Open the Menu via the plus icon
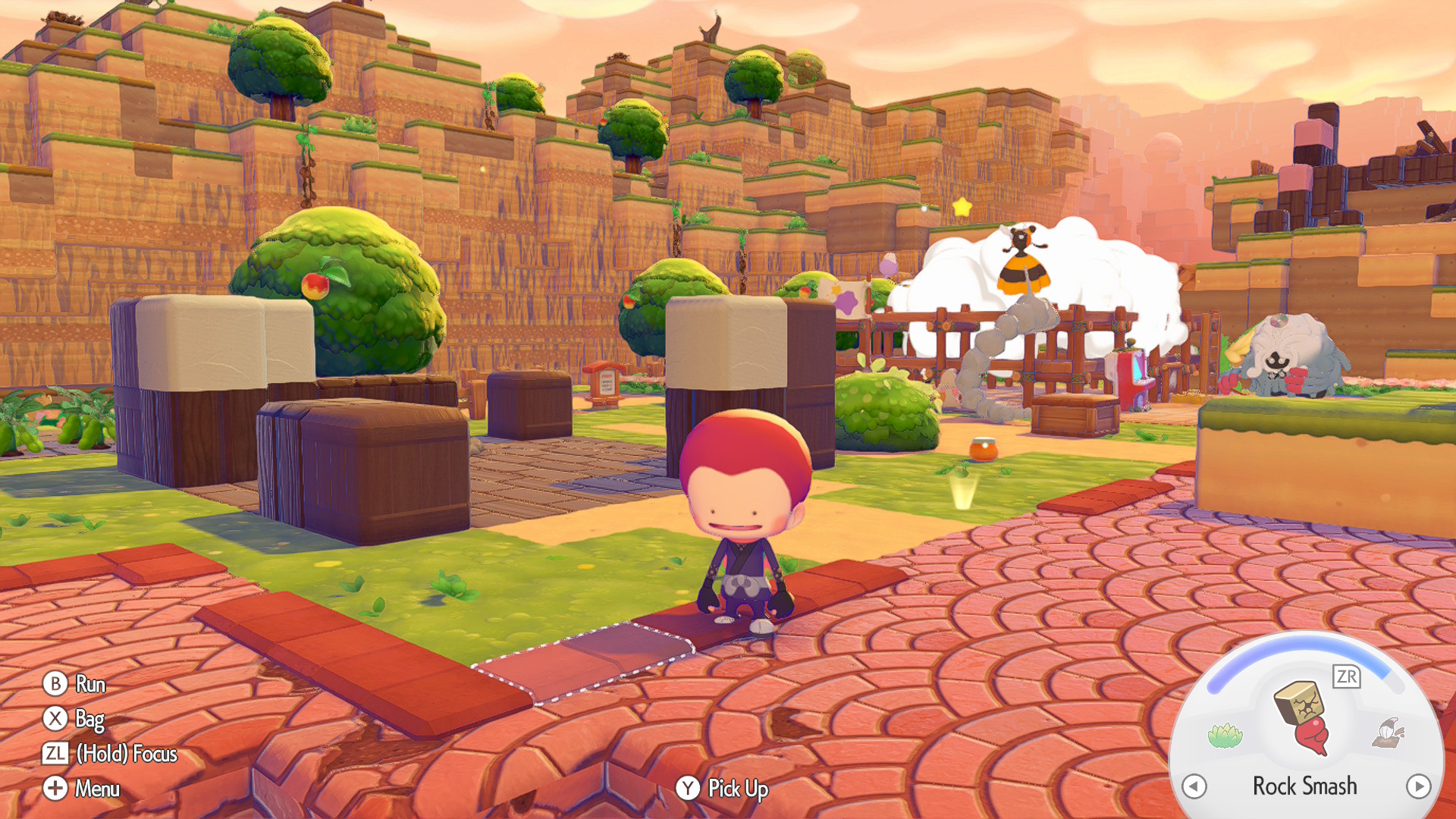The image size is (1456, 819). [x=54, y=789]
